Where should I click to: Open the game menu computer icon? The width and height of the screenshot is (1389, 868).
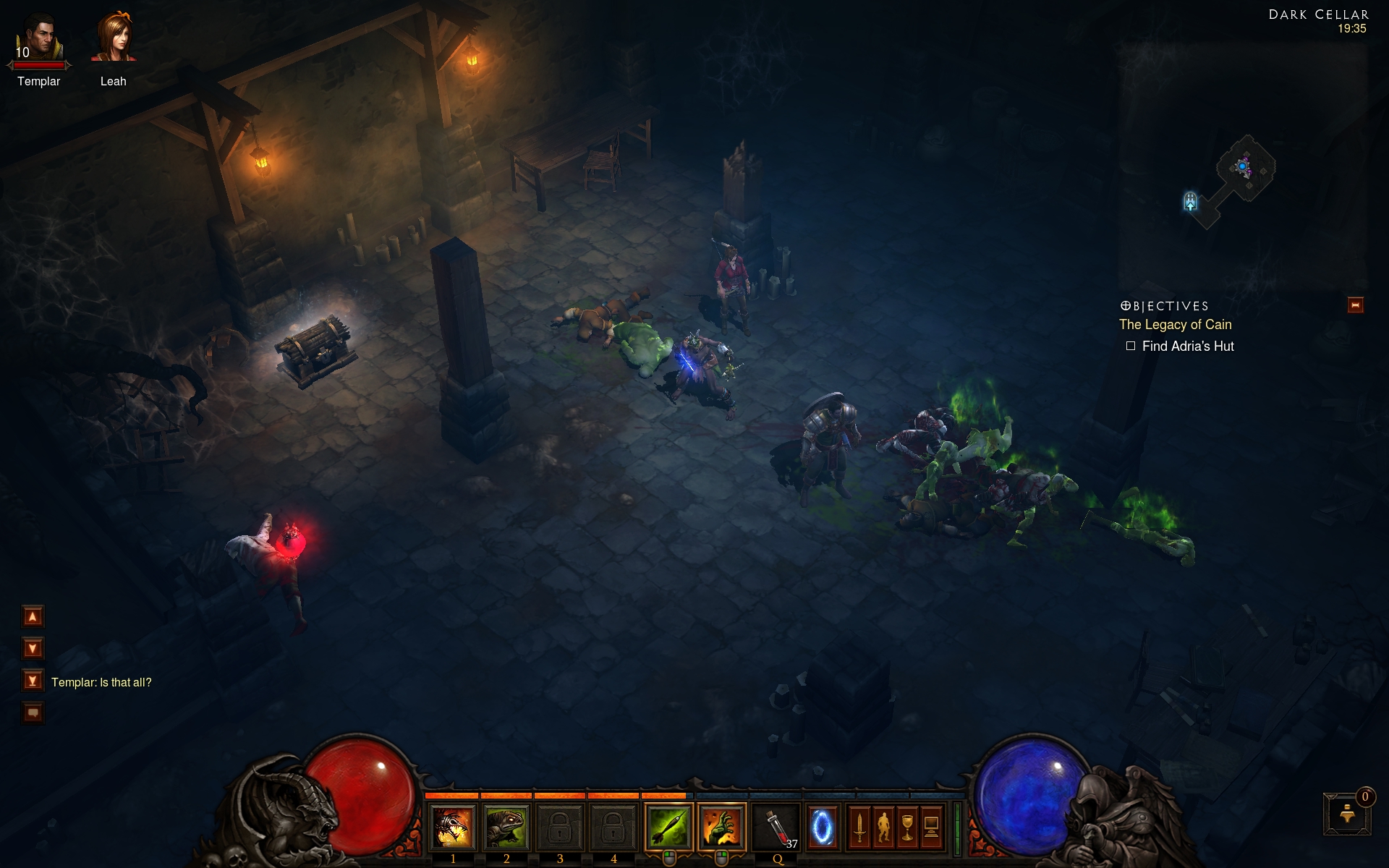[x=932, y=827]
